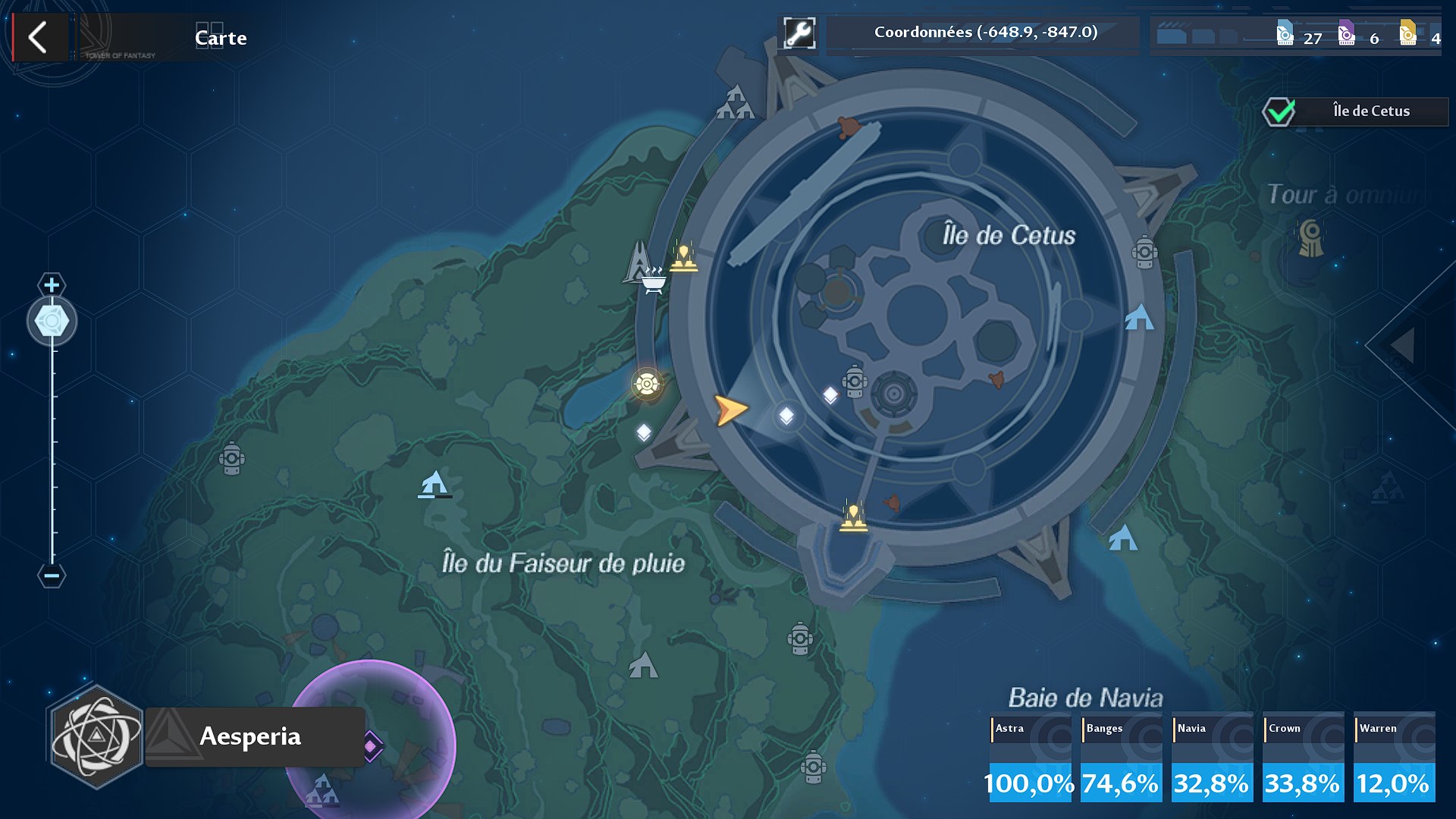Click the zoom-in plus on the map zoom slider
This screenshot has height=819, width=1456.
coord(51,285)
